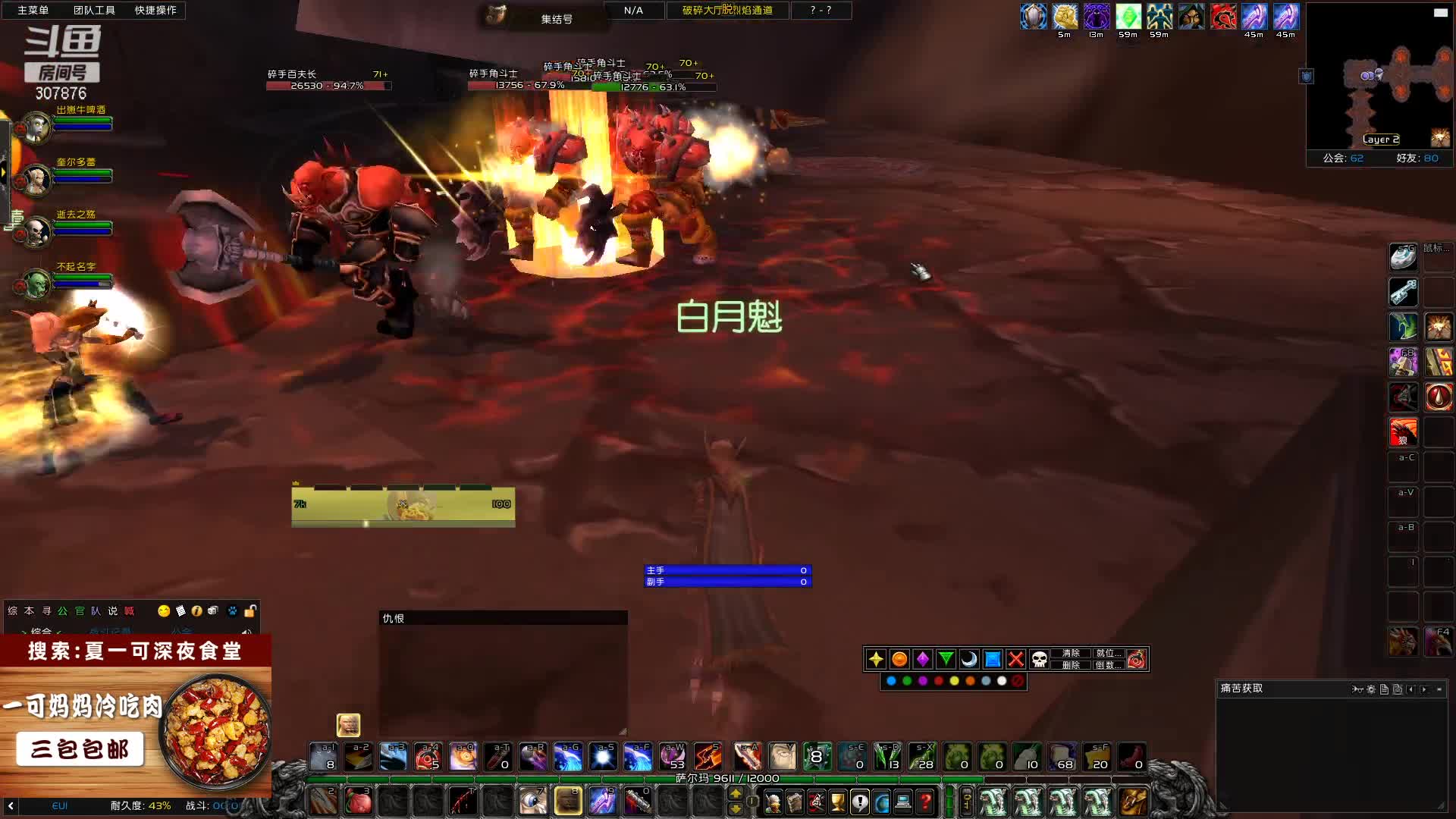Open the golden backpack bag
The image size is (1456, 819).
pos(1134,802)
